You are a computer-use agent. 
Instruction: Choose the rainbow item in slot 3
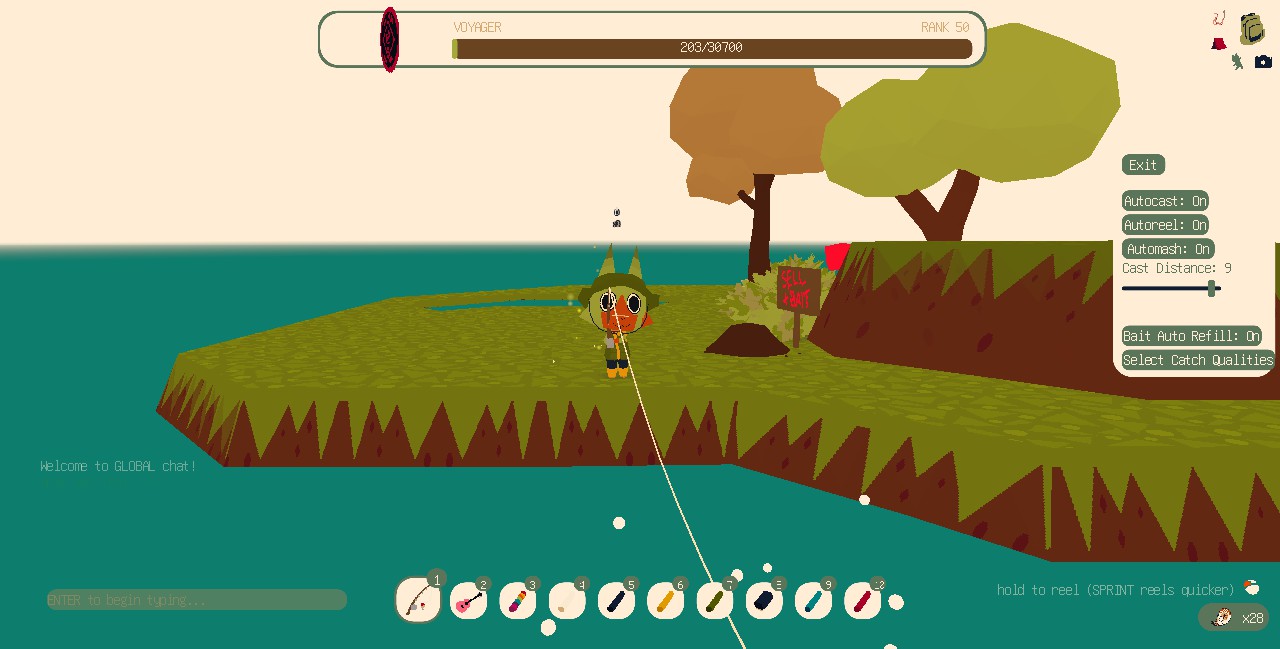tap(517, 602)
